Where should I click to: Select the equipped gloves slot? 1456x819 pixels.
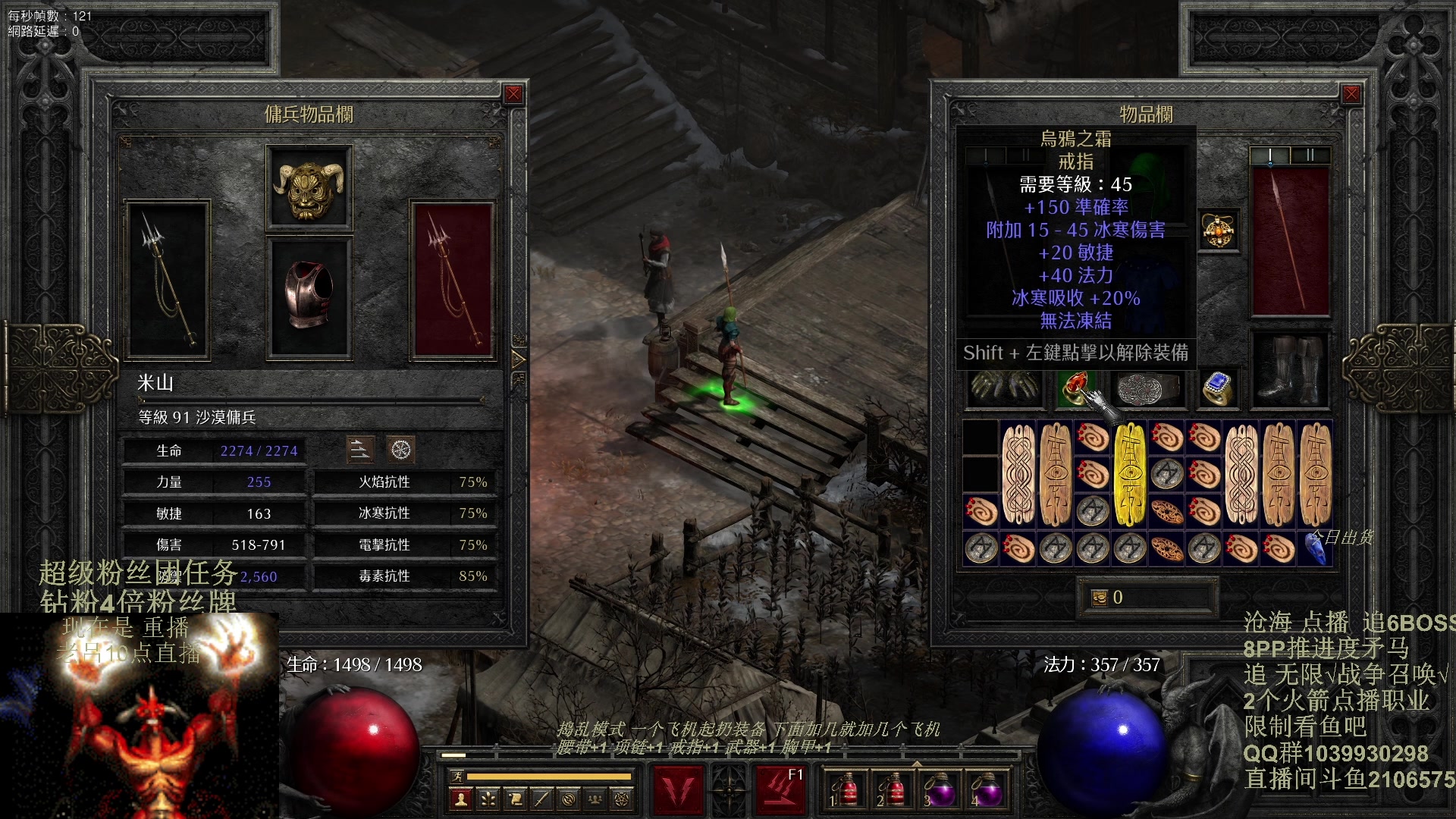[1003, 388]
